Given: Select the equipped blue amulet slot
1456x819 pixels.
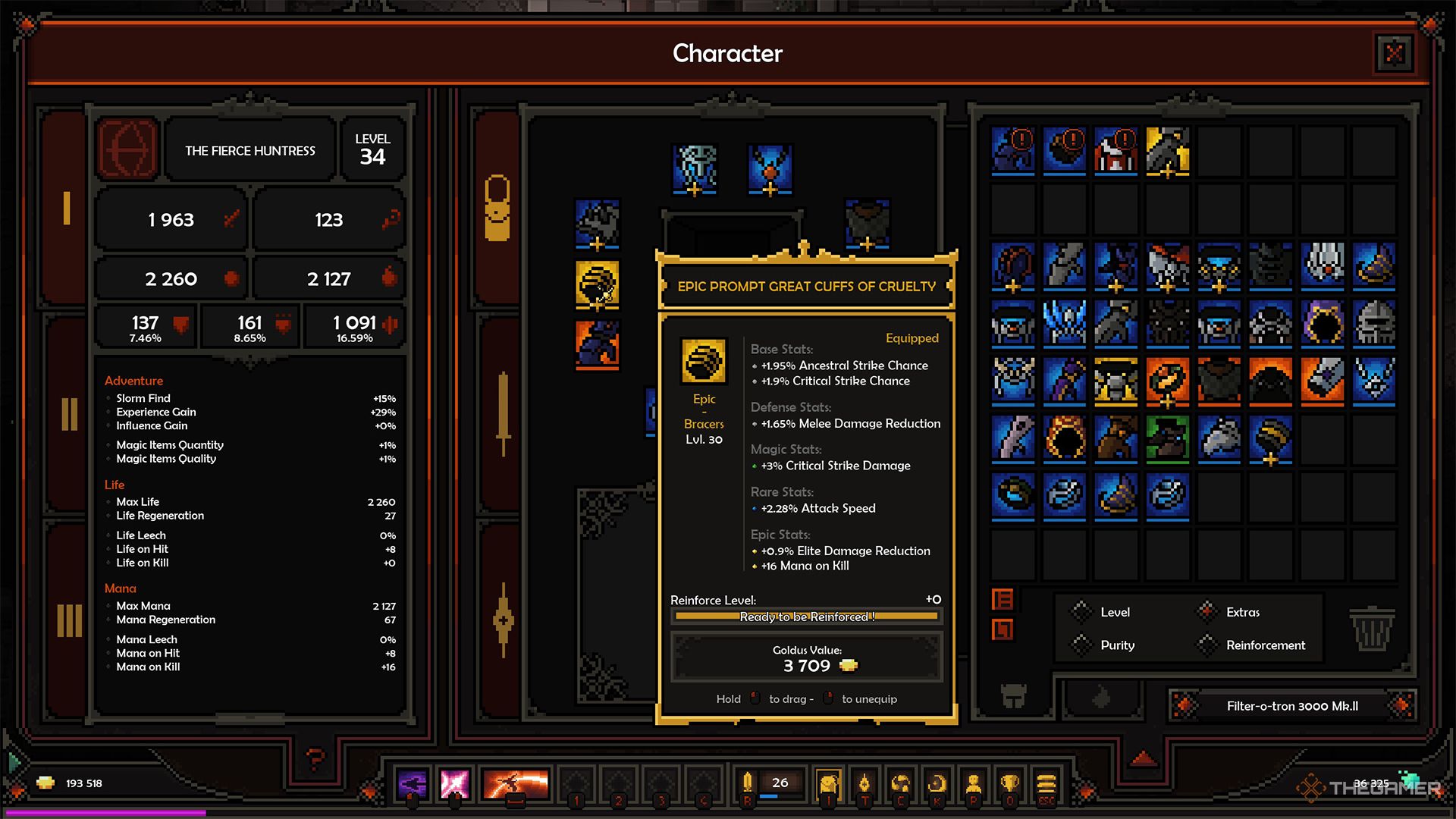Looking at the screenshot, I should (x=770, y=168).
